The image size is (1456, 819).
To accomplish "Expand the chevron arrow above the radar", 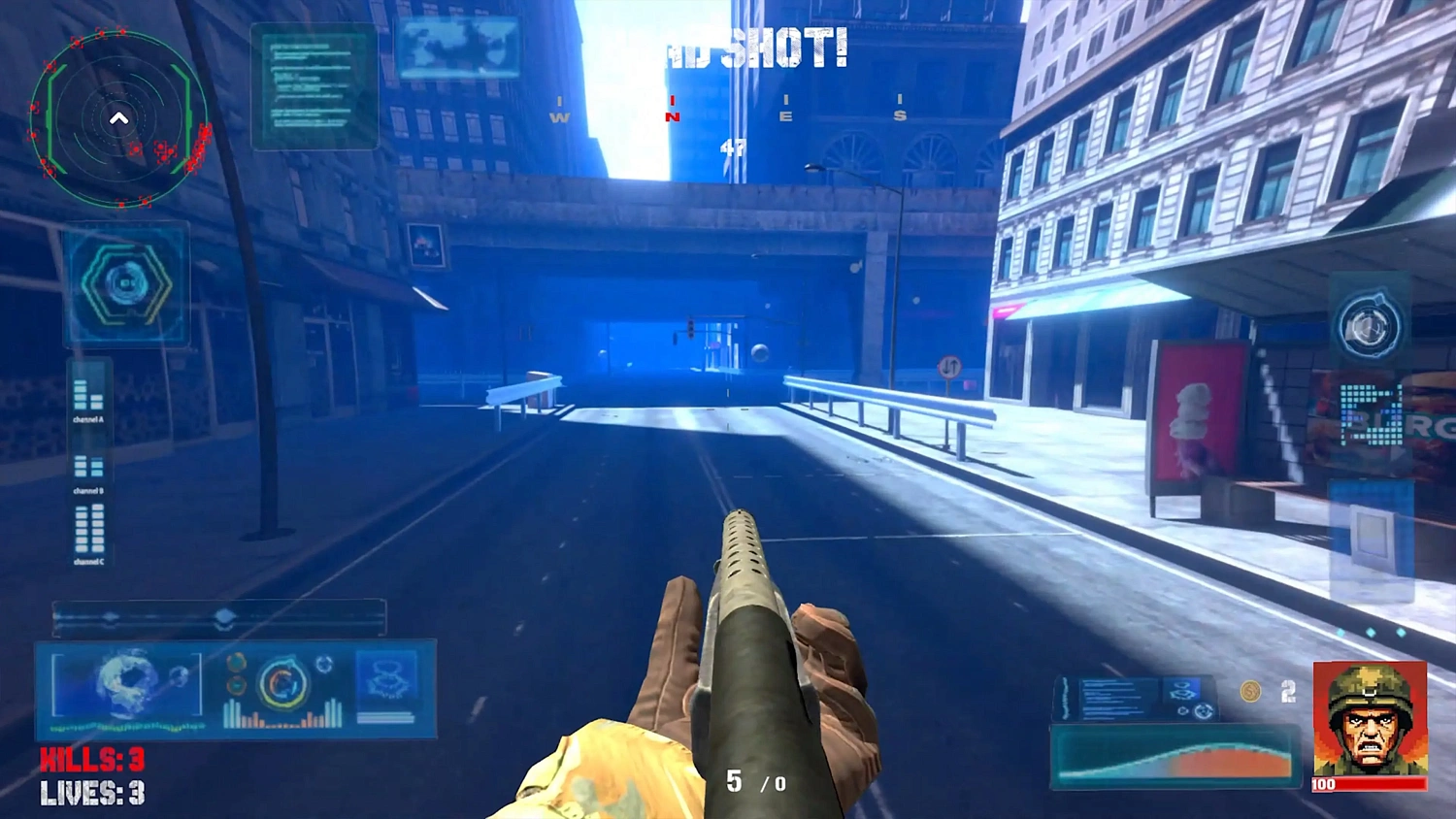I will [x=119, y=116].
